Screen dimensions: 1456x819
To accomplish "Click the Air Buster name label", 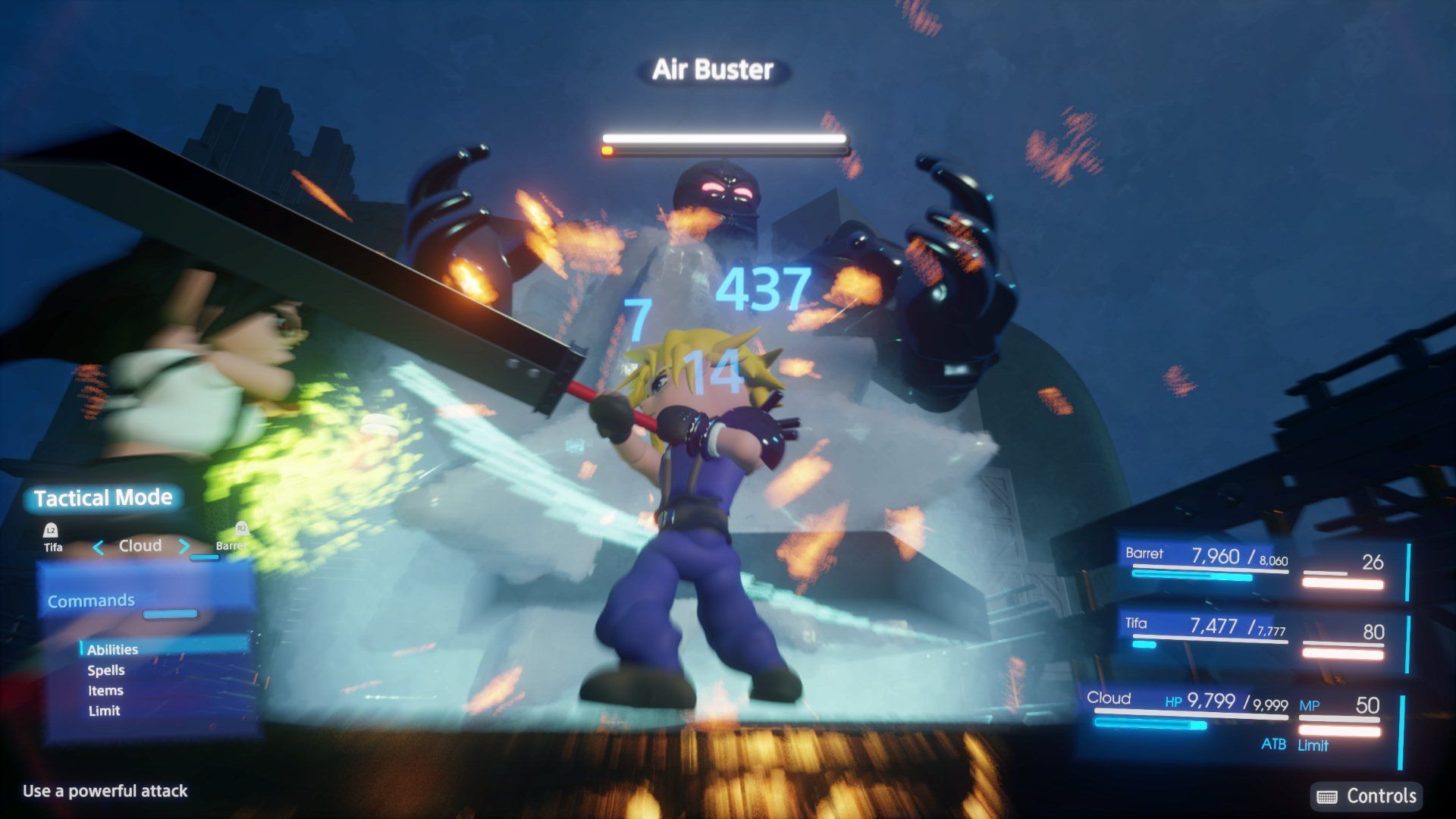I will click(712, 71).
